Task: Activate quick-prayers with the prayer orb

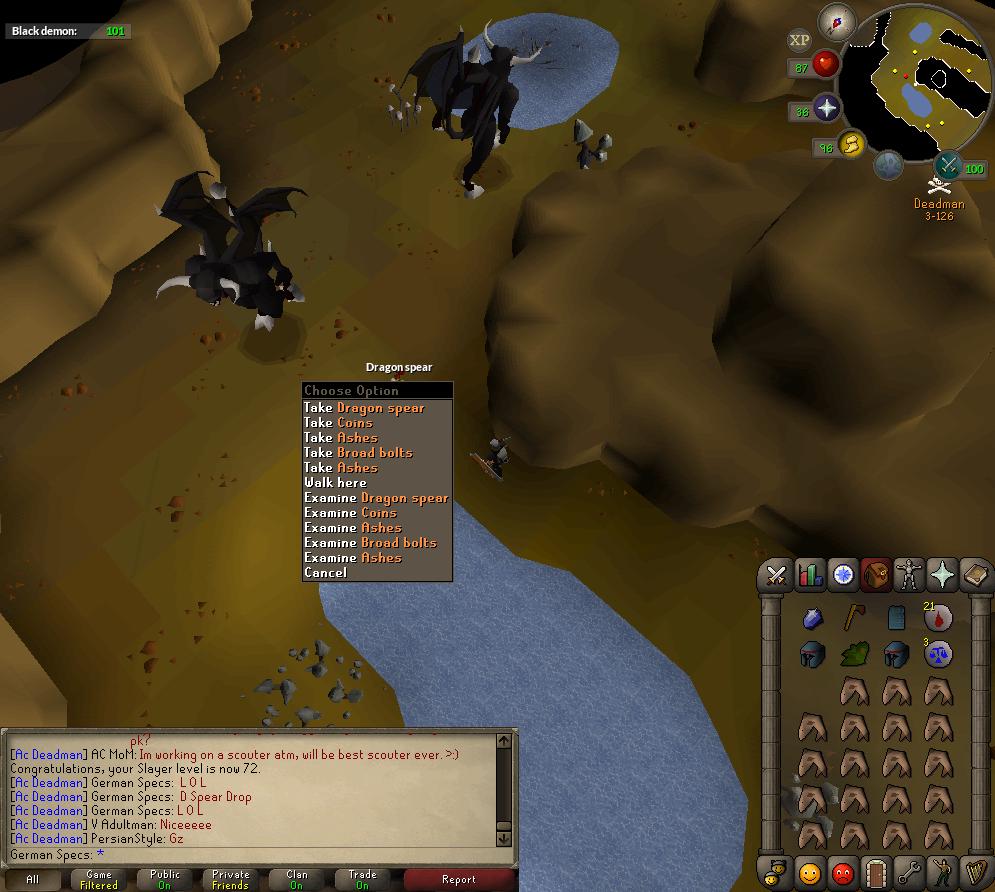Action: pyautogui.click(x=827, y=108)
